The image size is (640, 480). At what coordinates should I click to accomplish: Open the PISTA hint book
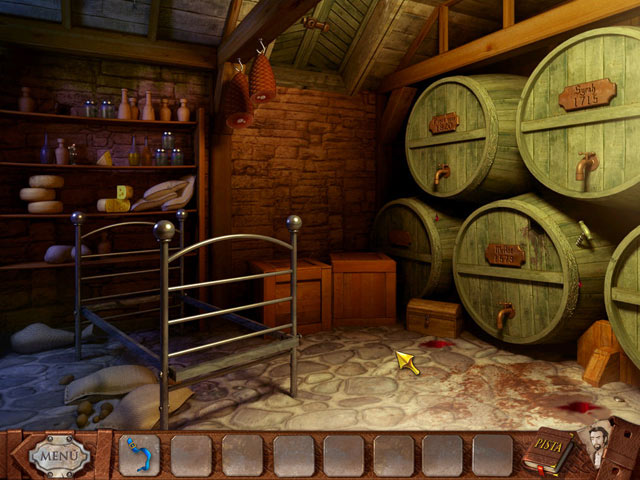point(547,454)
